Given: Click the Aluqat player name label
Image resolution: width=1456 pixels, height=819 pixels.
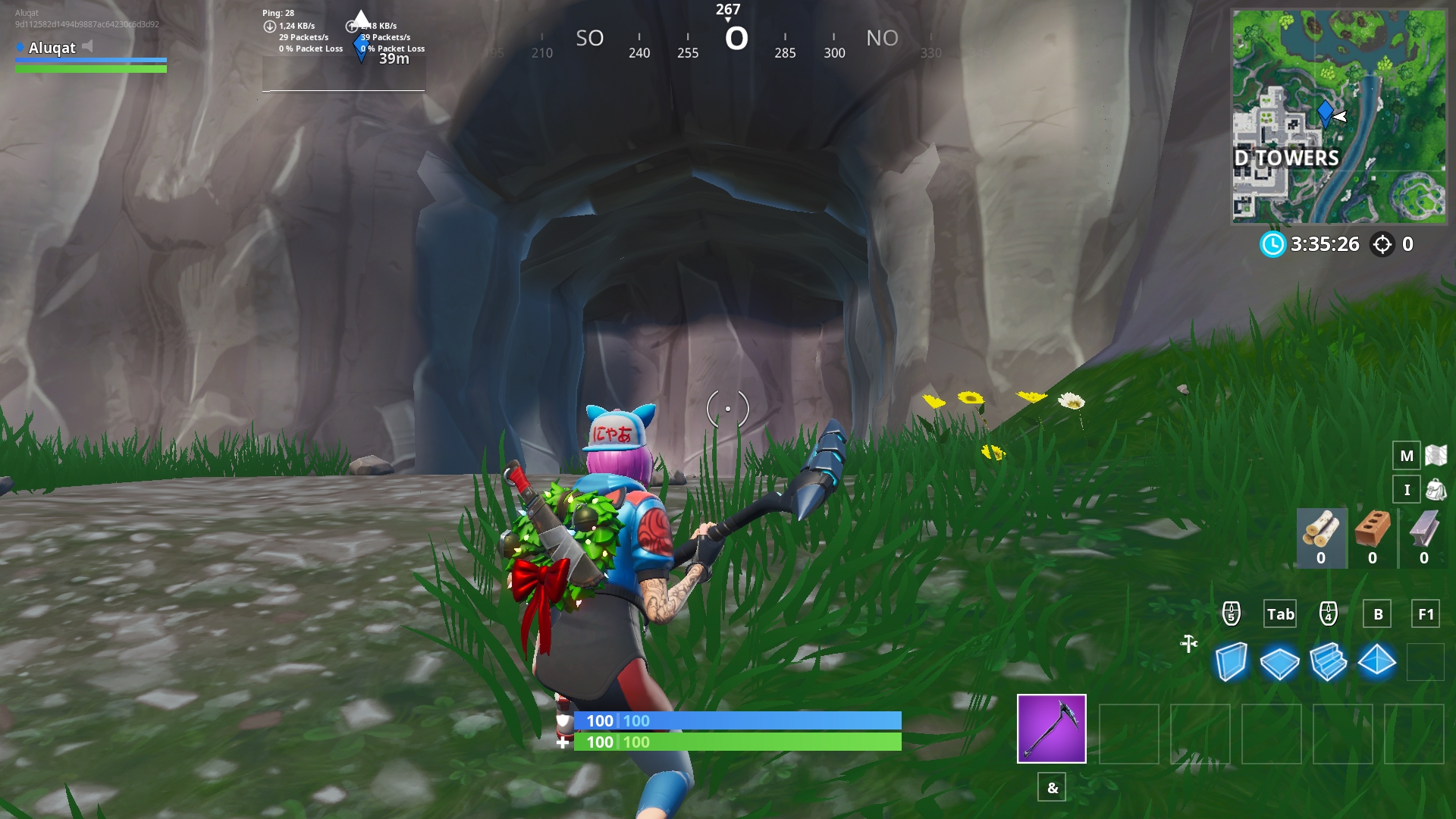Looking at the screenshot, I should [51, 49].
